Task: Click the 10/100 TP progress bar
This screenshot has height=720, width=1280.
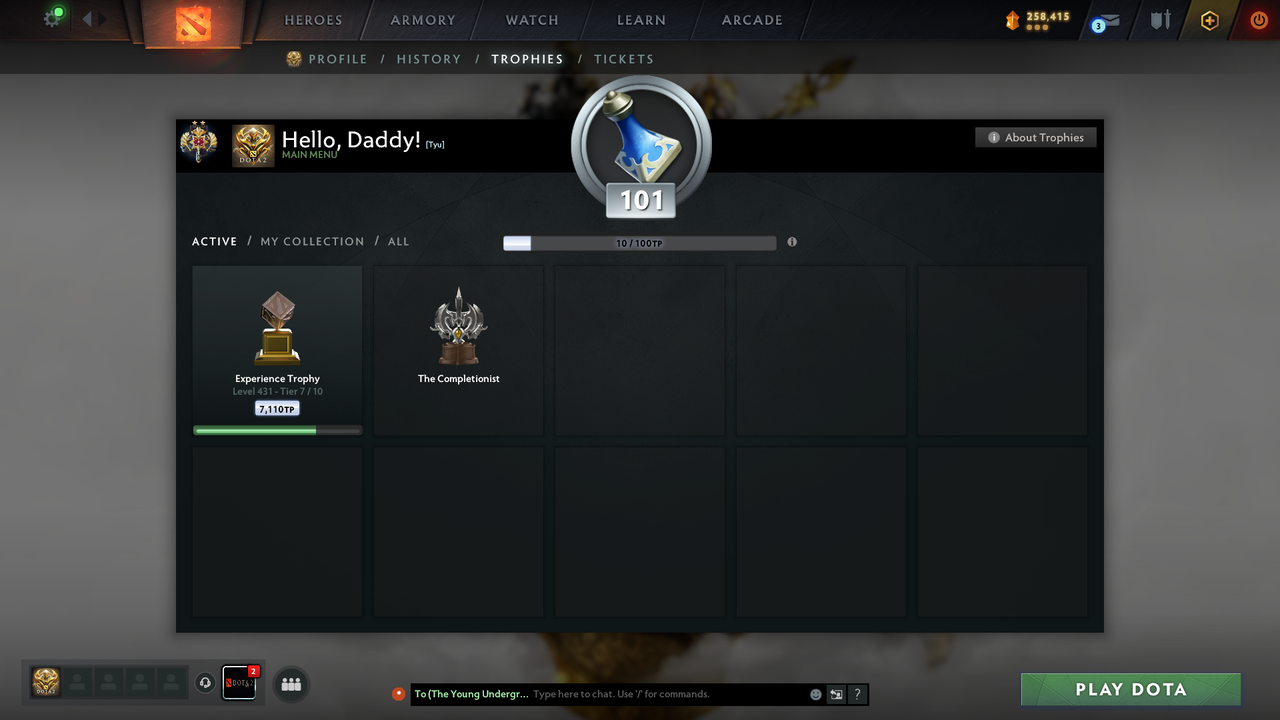Action: pyautogui.click(x=640, y=242)
